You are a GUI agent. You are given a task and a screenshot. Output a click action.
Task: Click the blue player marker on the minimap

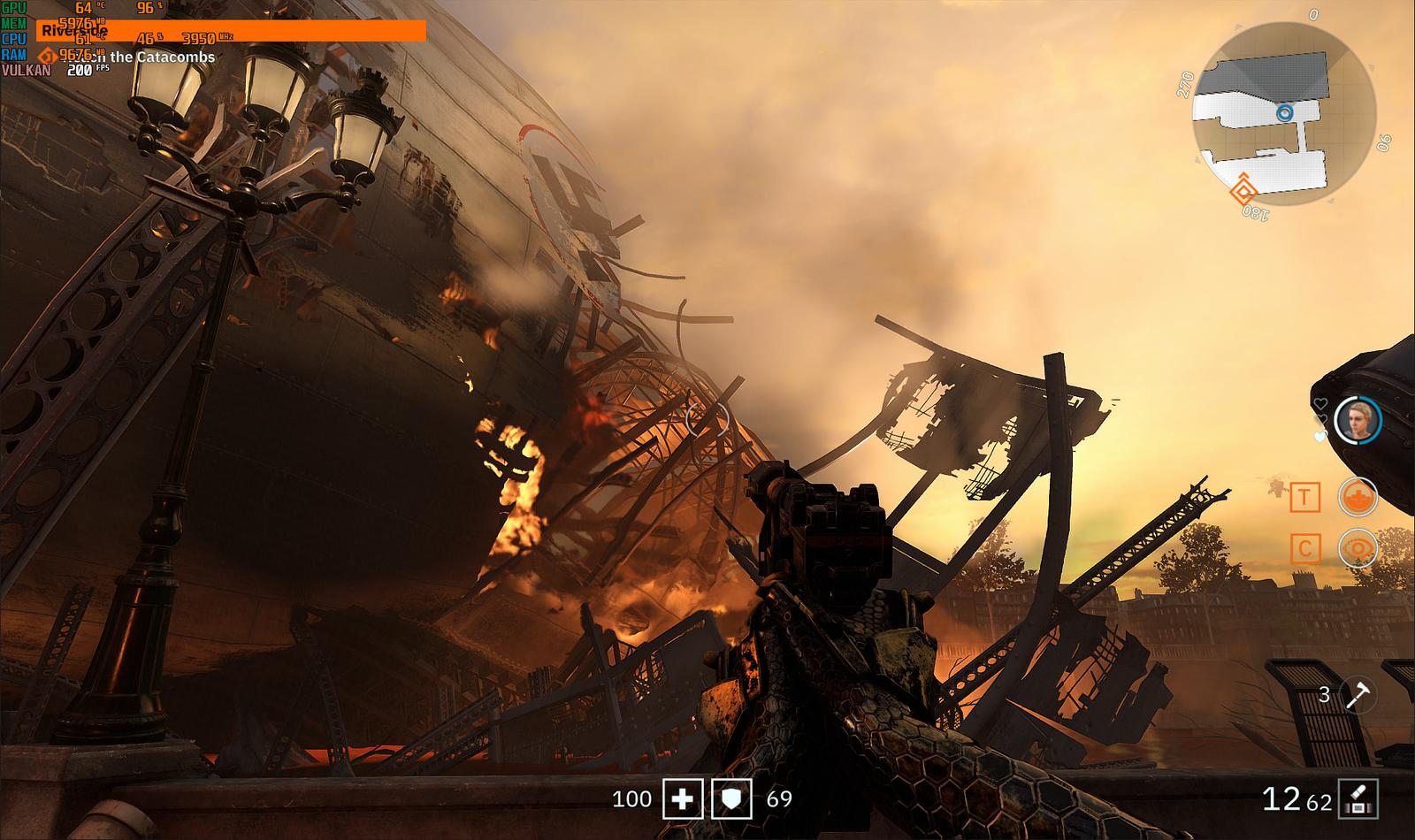tap(1285, 113)
